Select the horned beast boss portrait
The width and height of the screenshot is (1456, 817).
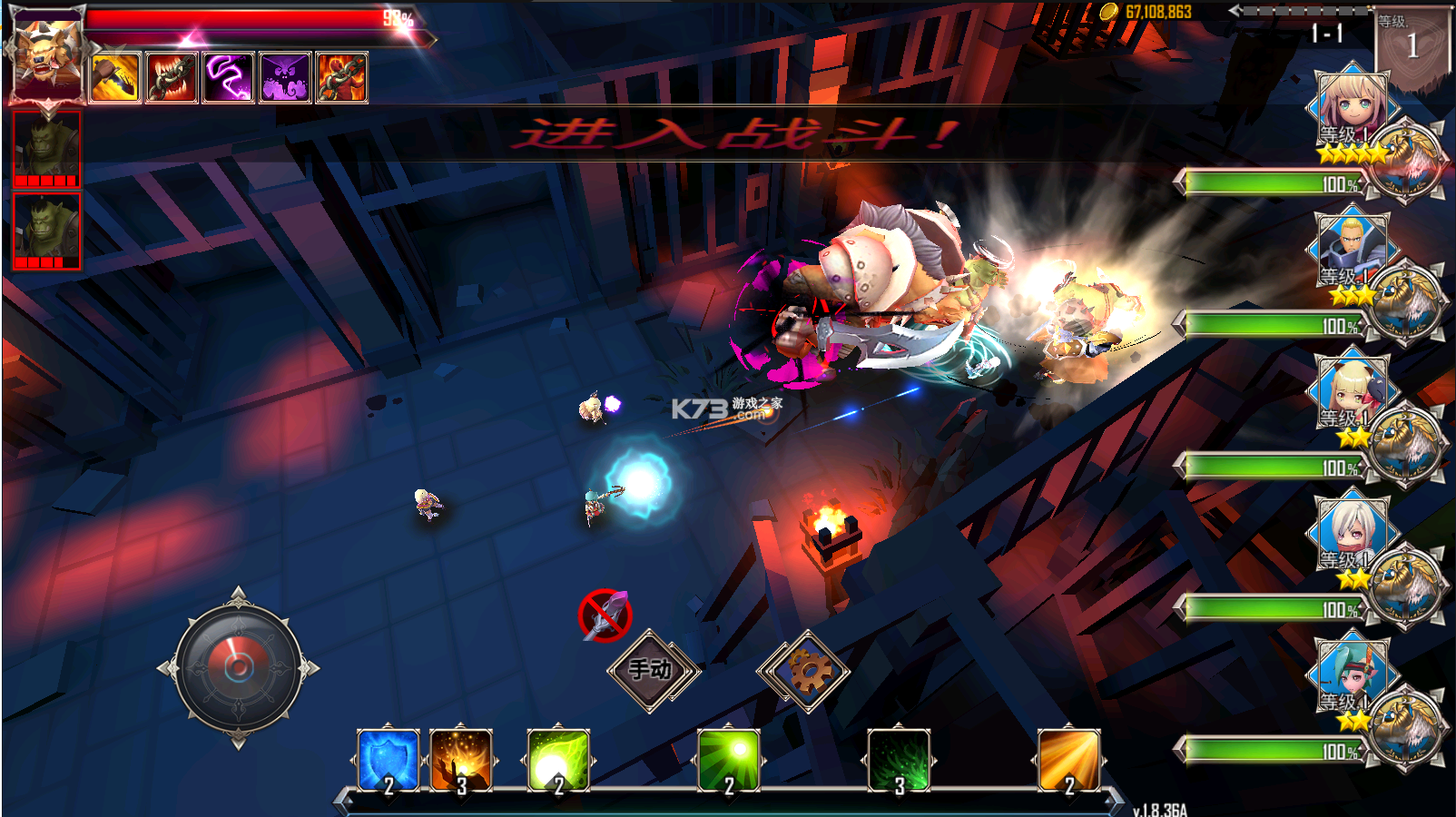pyautogui.click(x=46, y=56)
